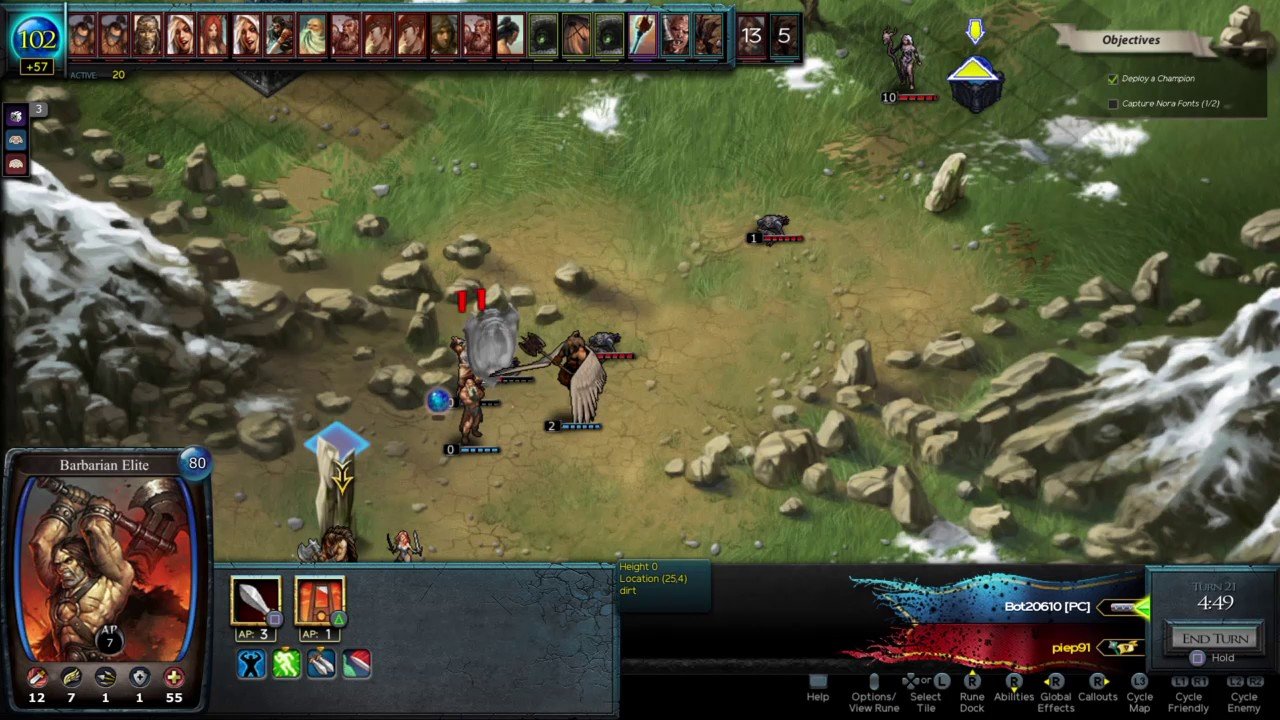Open the rune pile showing 5
This screenshot has width=1280, height=720.
tap(784, 36)
